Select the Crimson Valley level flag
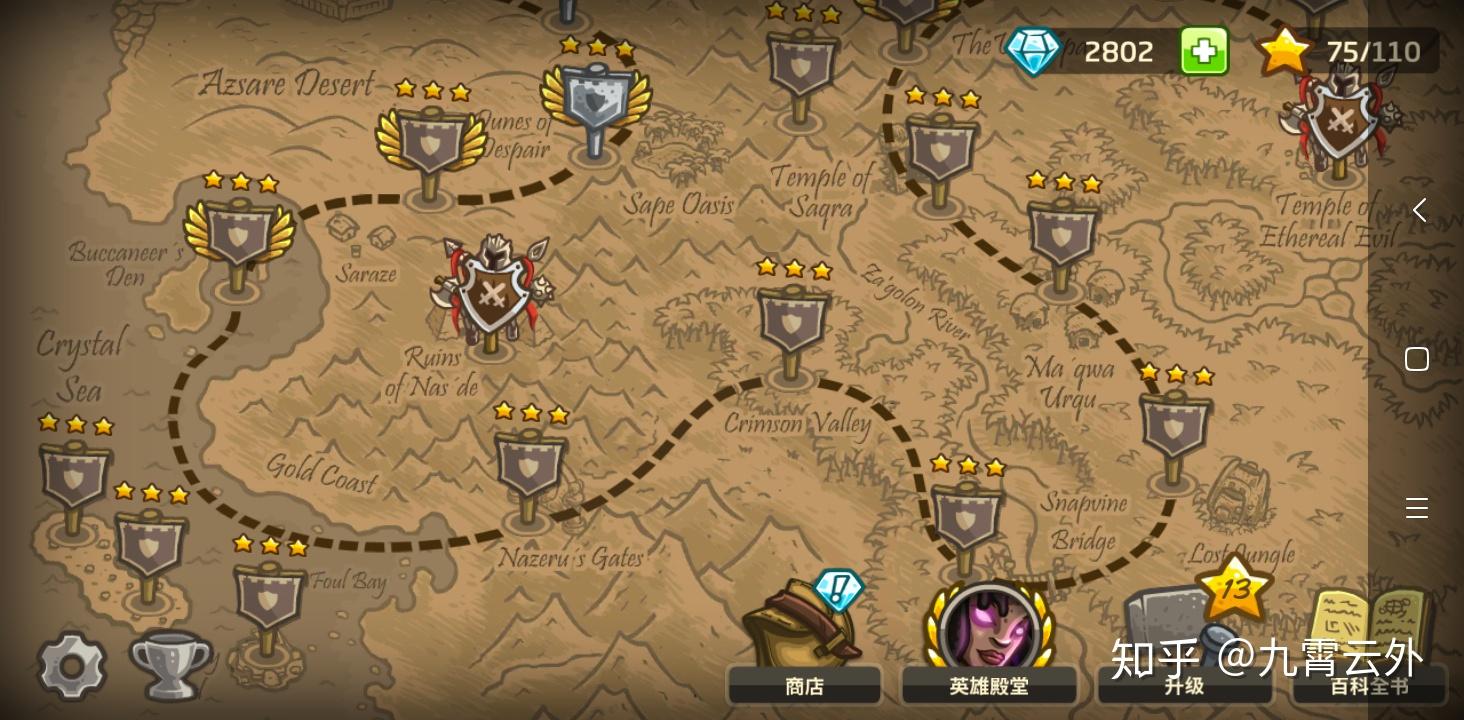1464x720 pixels. click(x=792, y=322)
